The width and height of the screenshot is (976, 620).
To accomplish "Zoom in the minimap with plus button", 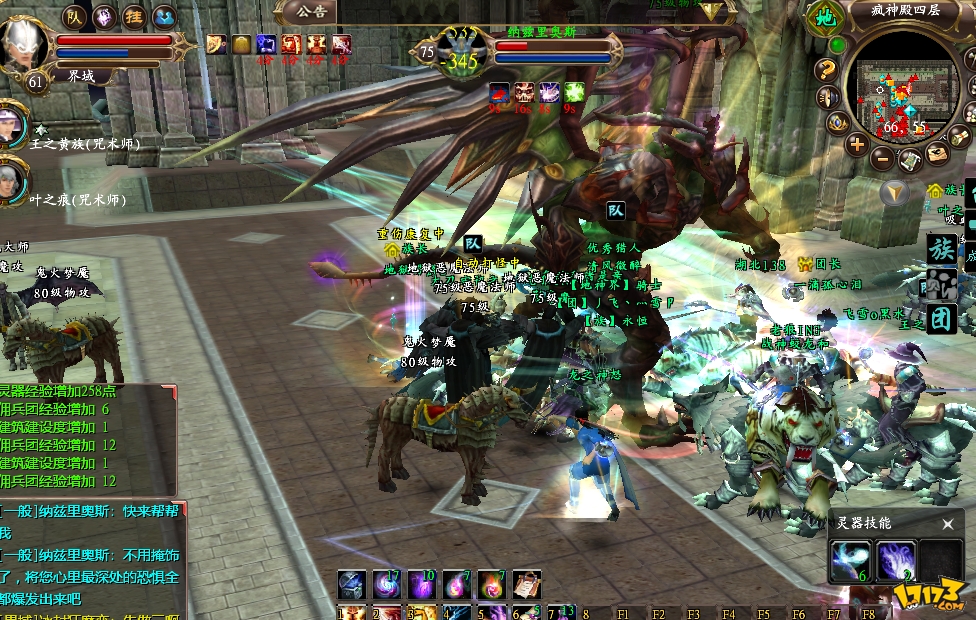I will [856, 144].
